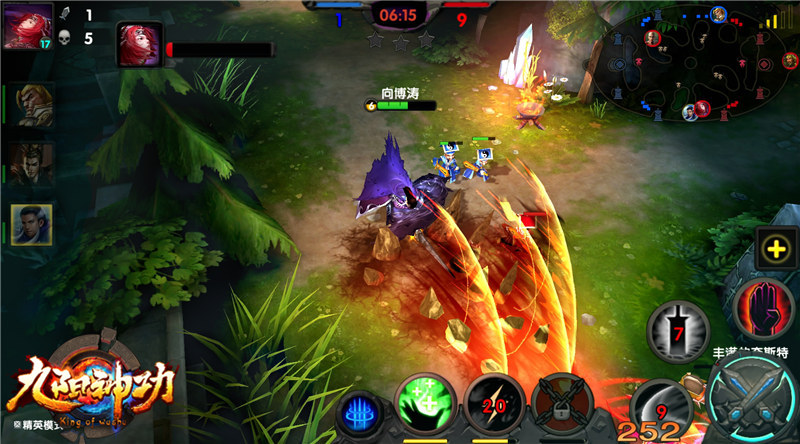Use the slash skill showing cooldown 9
Screen dimensions: 800x444
[x=661, y=405]
